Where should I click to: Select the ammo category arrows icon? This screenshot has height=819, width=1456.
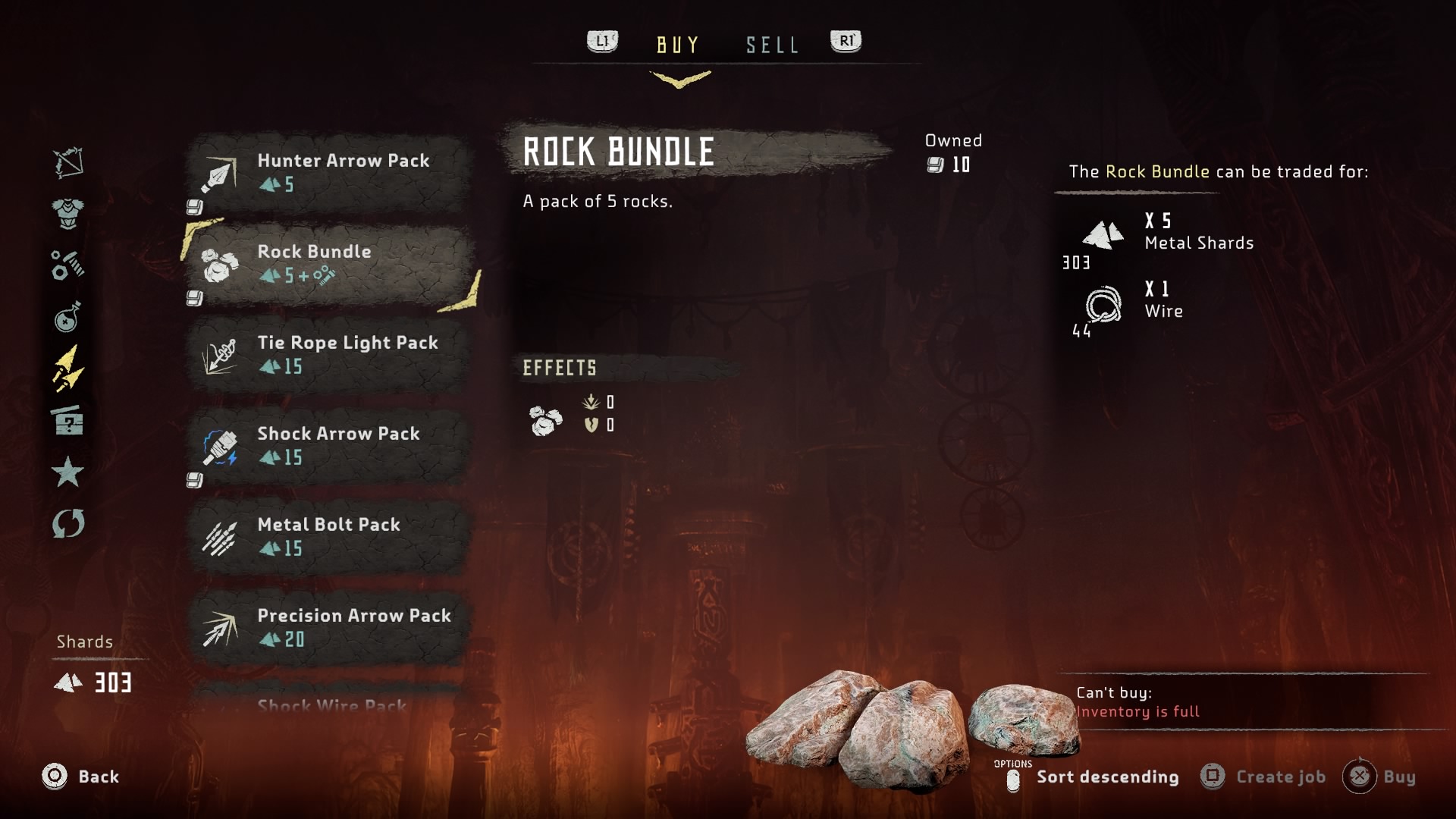coord(68,369)
